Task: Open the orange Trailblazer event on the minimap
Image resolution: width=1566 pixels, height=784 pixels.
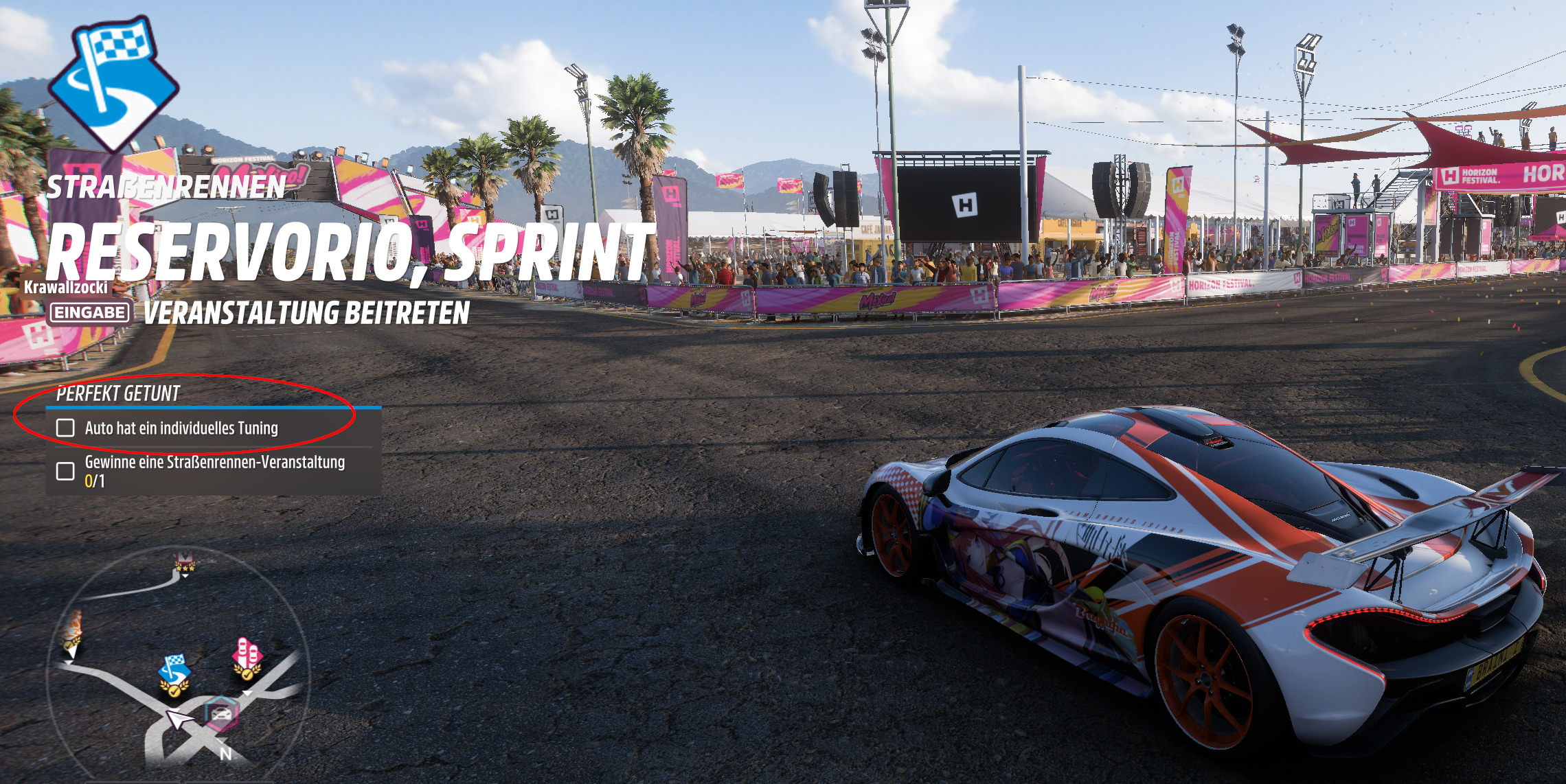Action: [74, 623]
